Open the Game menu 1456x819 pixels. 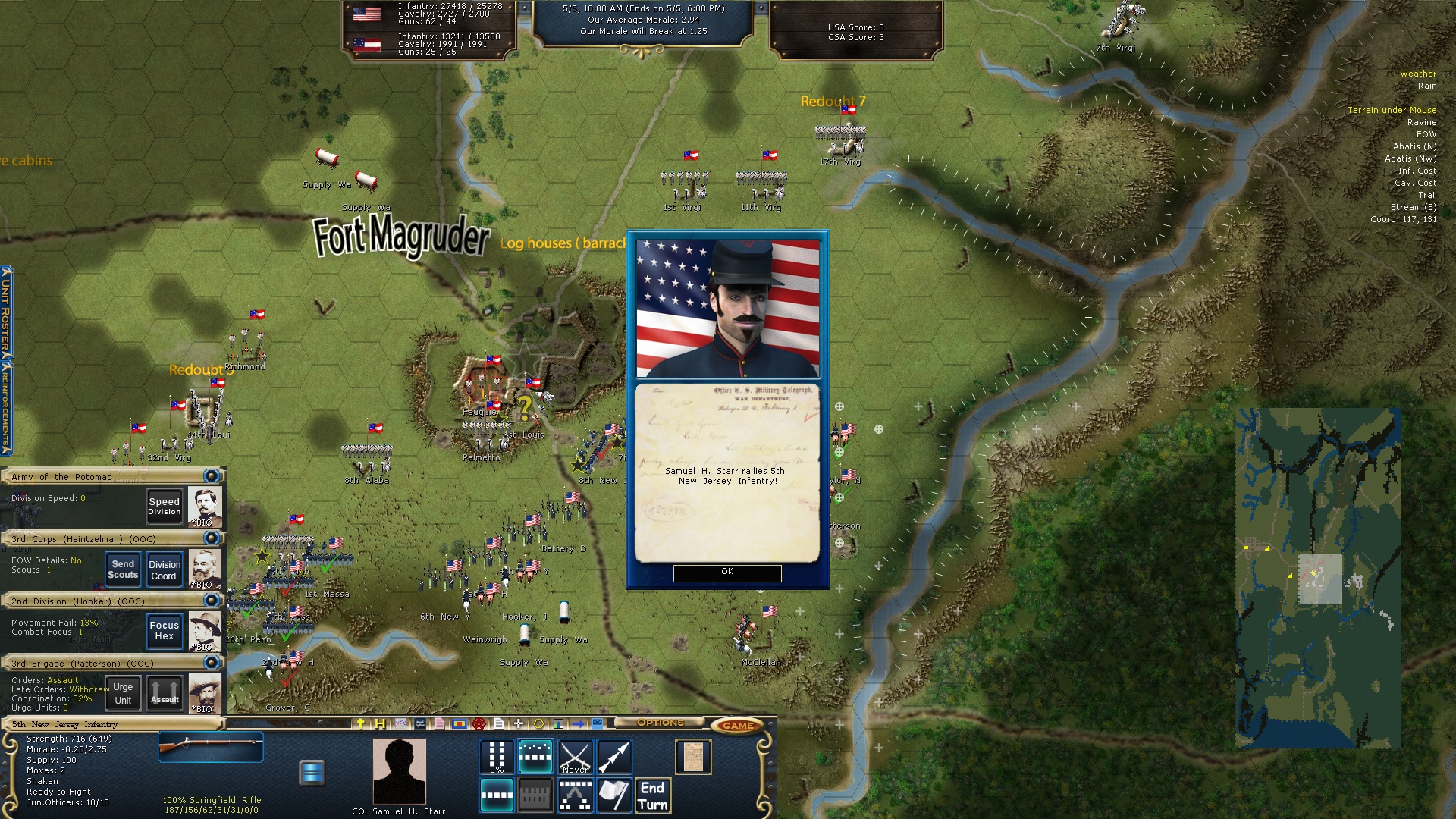737,726
